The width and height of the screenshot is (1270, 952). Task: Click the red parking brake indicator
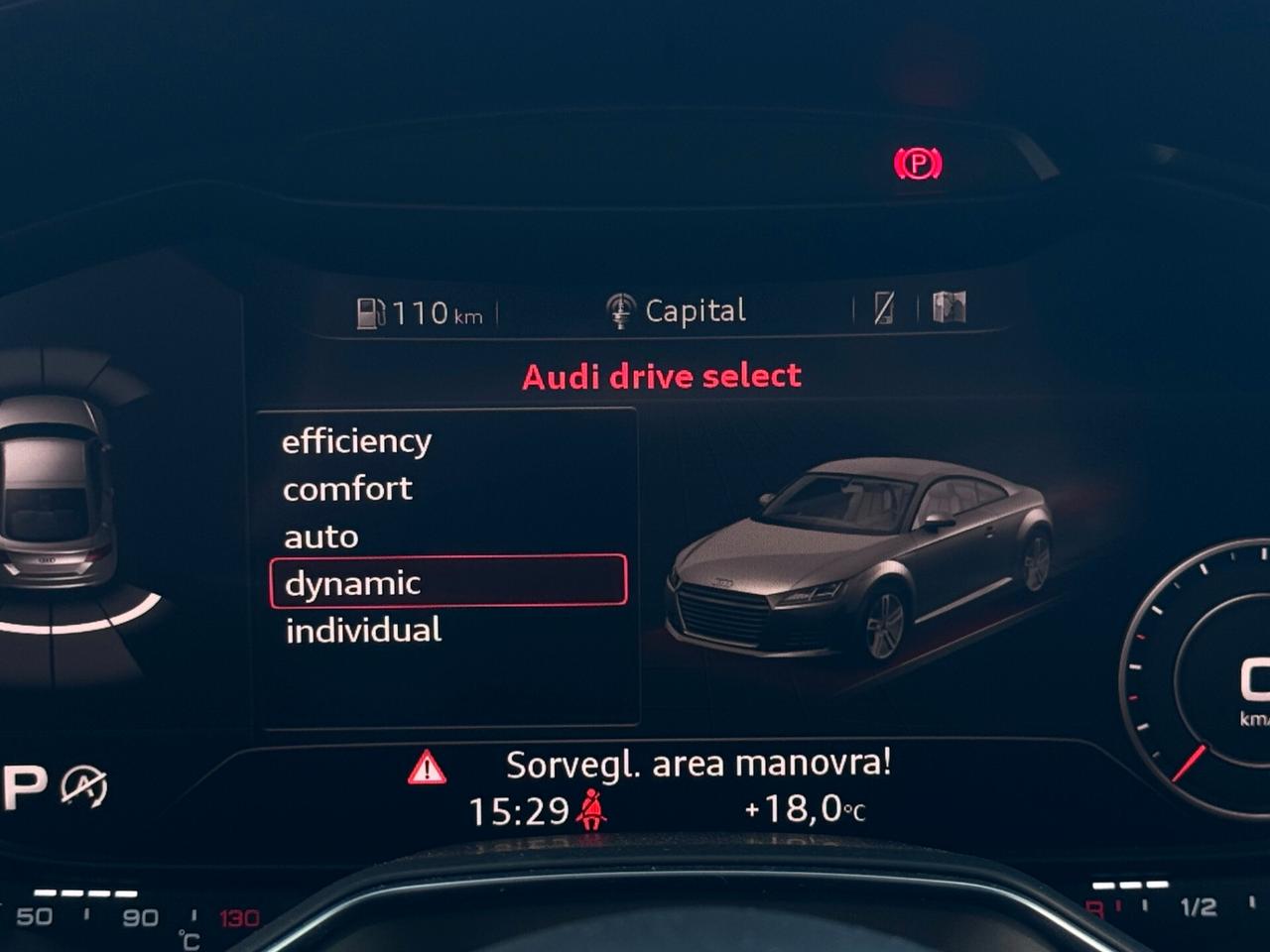(x=918, y=161)
